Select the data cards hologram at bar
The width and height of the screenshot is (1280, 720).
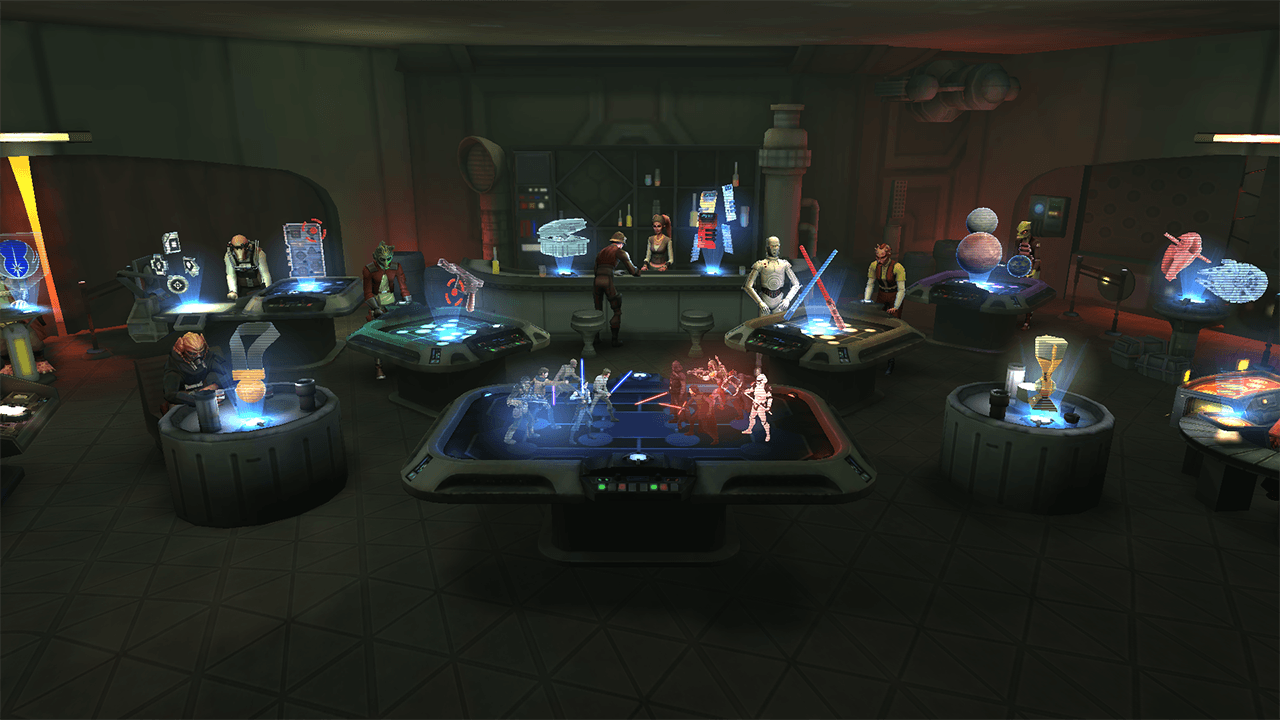pos(713,222)
